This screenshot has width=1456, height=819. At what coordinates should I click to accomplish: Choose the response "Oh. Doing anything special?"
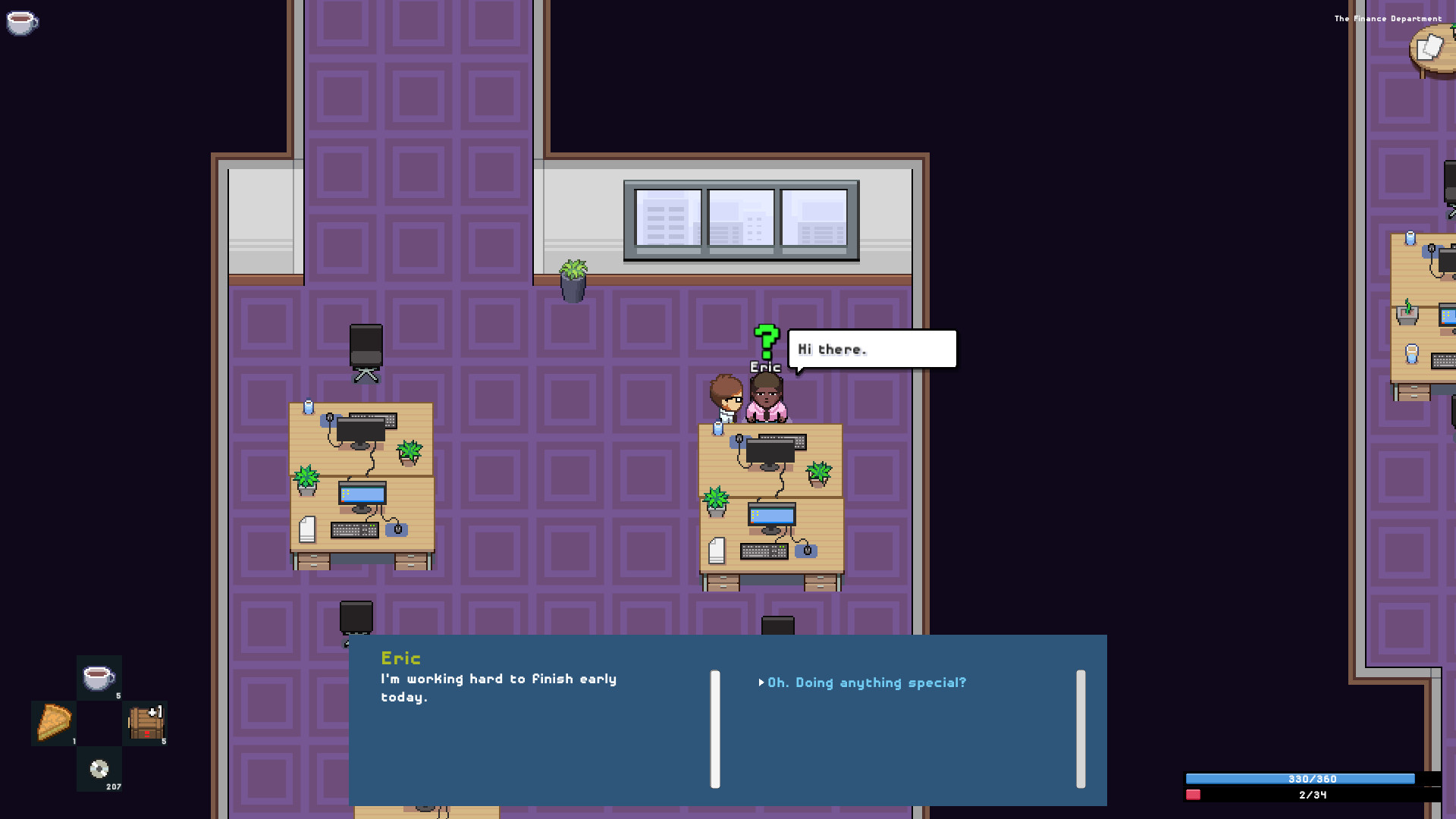[866, 682]
